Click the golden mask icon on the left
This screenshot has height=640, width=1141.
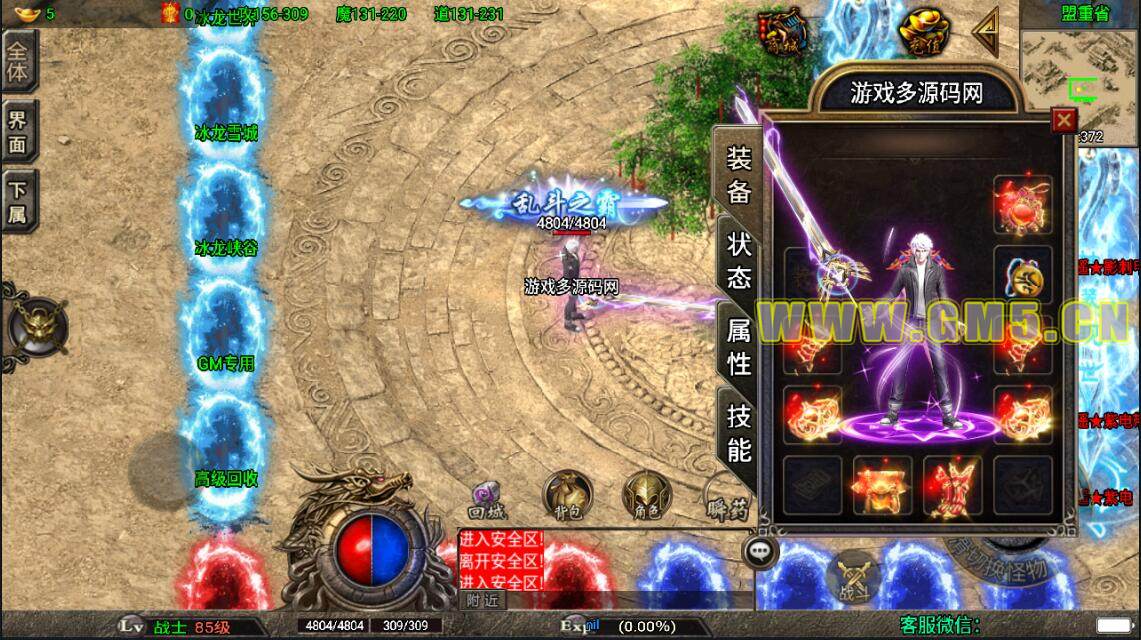(x=37, y=325)
